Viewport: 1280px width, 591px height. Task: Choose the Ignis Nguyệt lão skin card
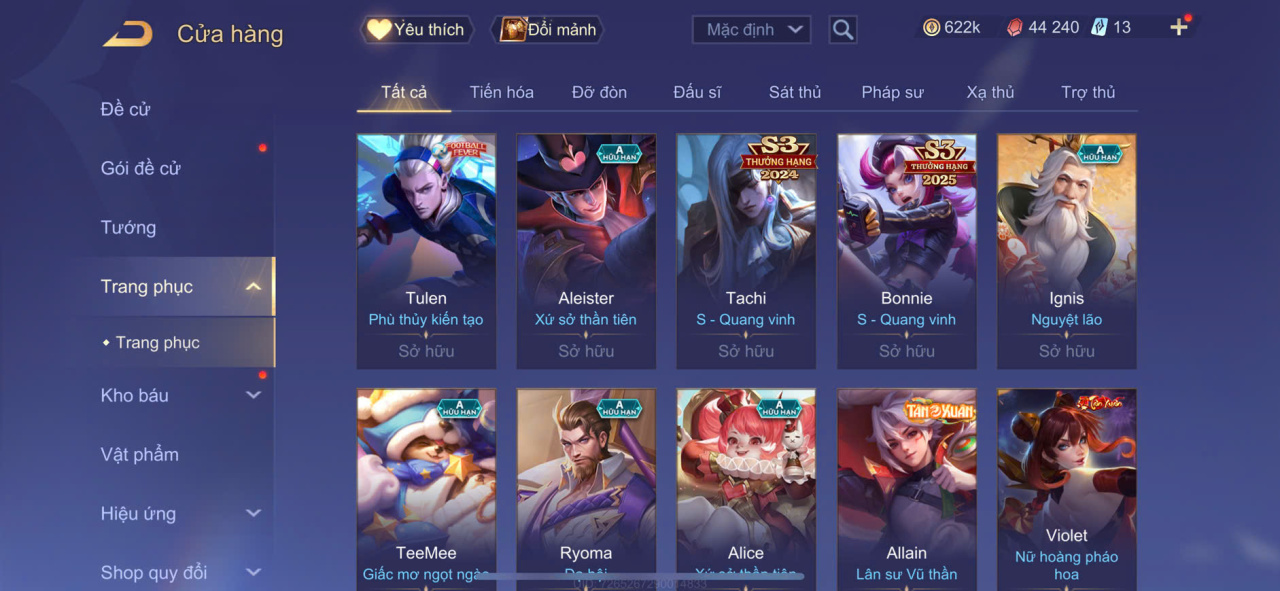[1066, 250]
